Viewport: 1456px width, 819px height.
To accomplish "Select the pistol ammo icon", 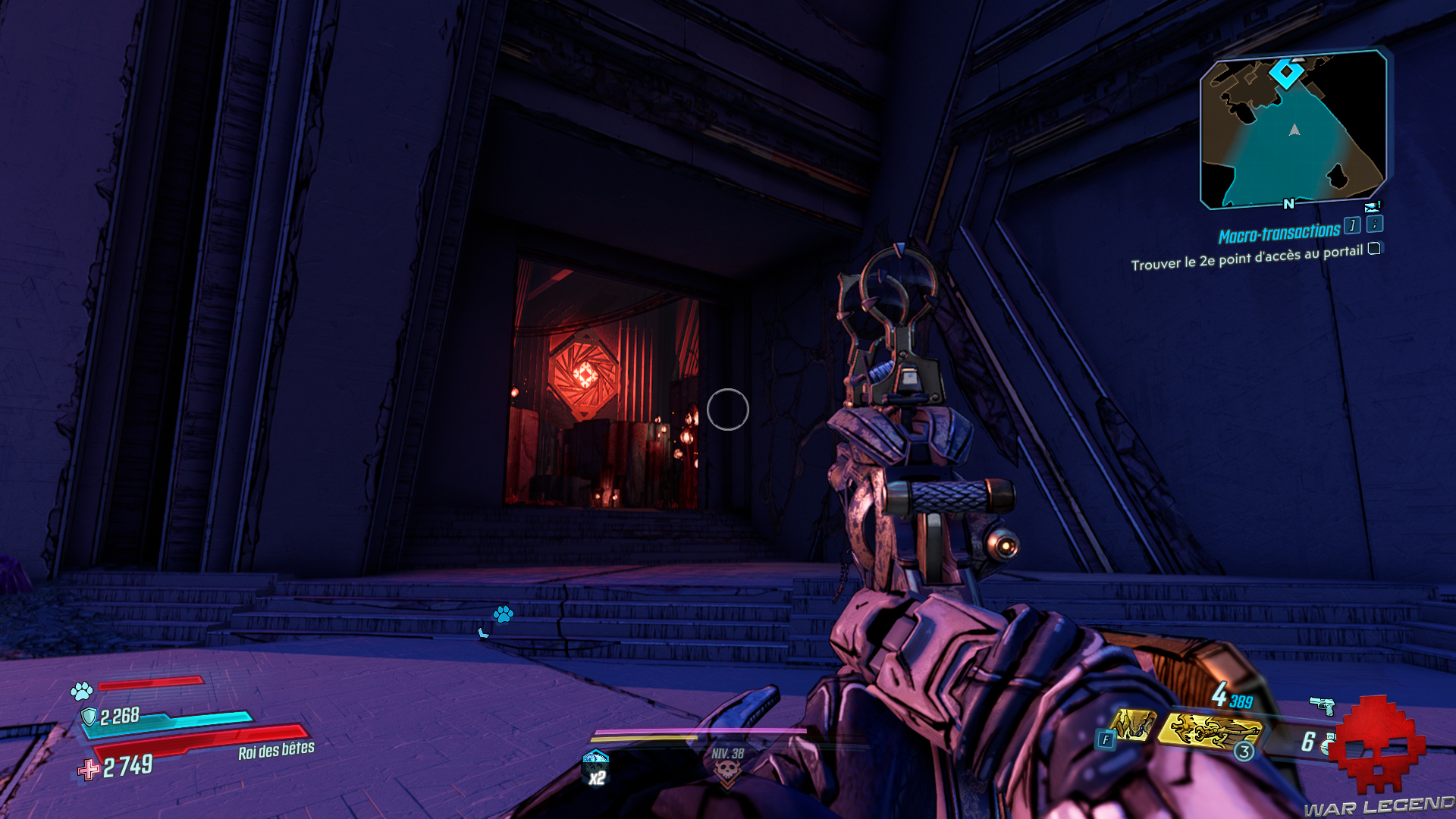I will point(1323,705).
